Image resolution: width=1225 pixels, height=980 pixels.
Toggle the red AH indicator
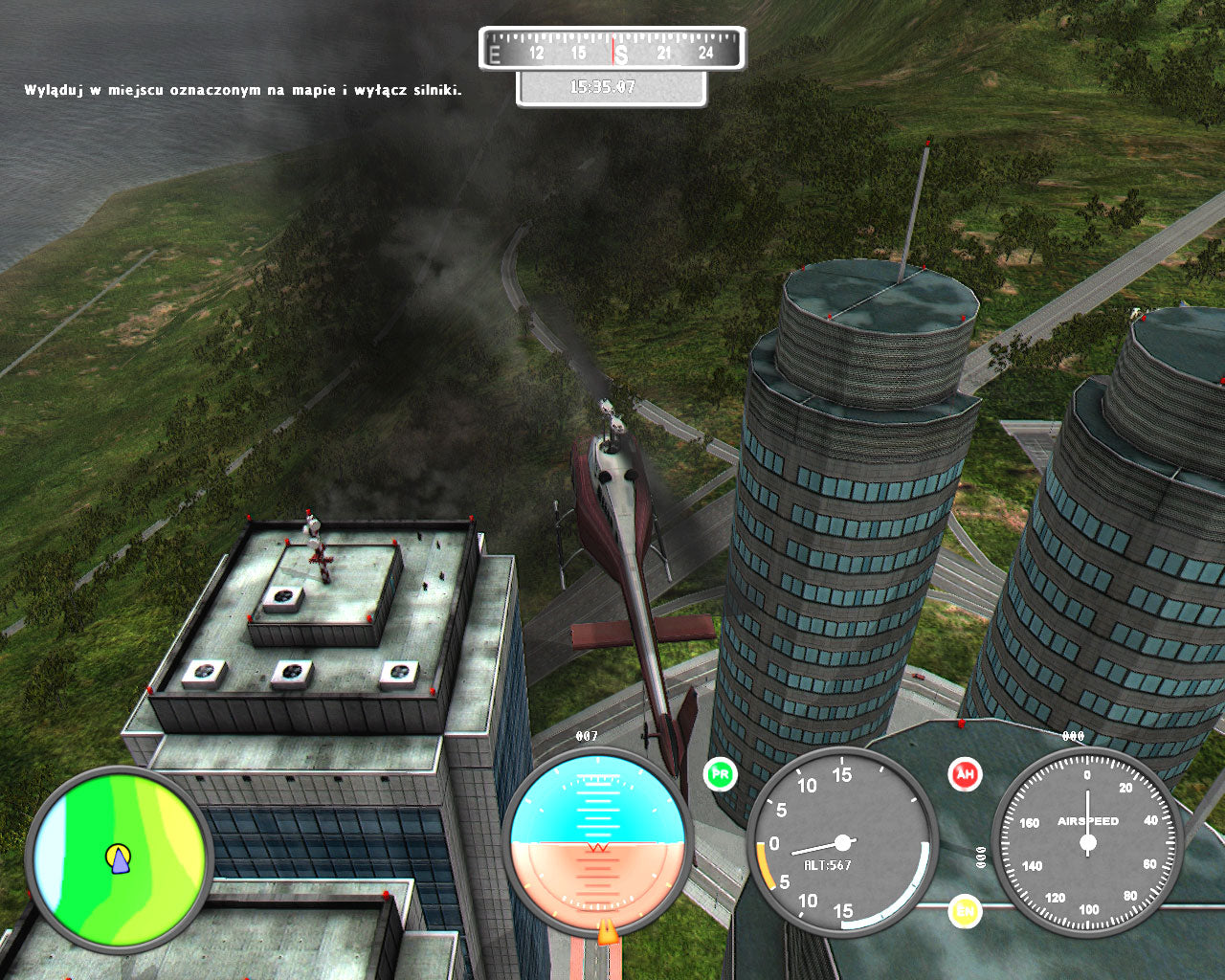point(965,774)
